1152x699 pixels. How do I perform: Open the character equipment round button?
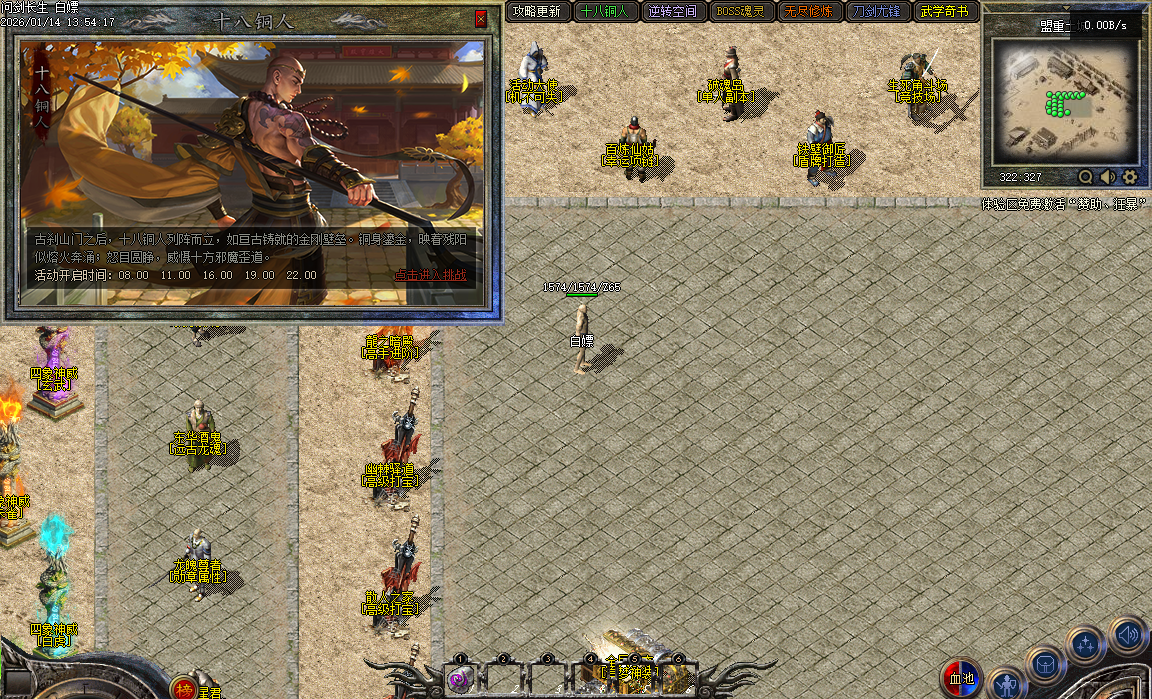coord(1007,684)
